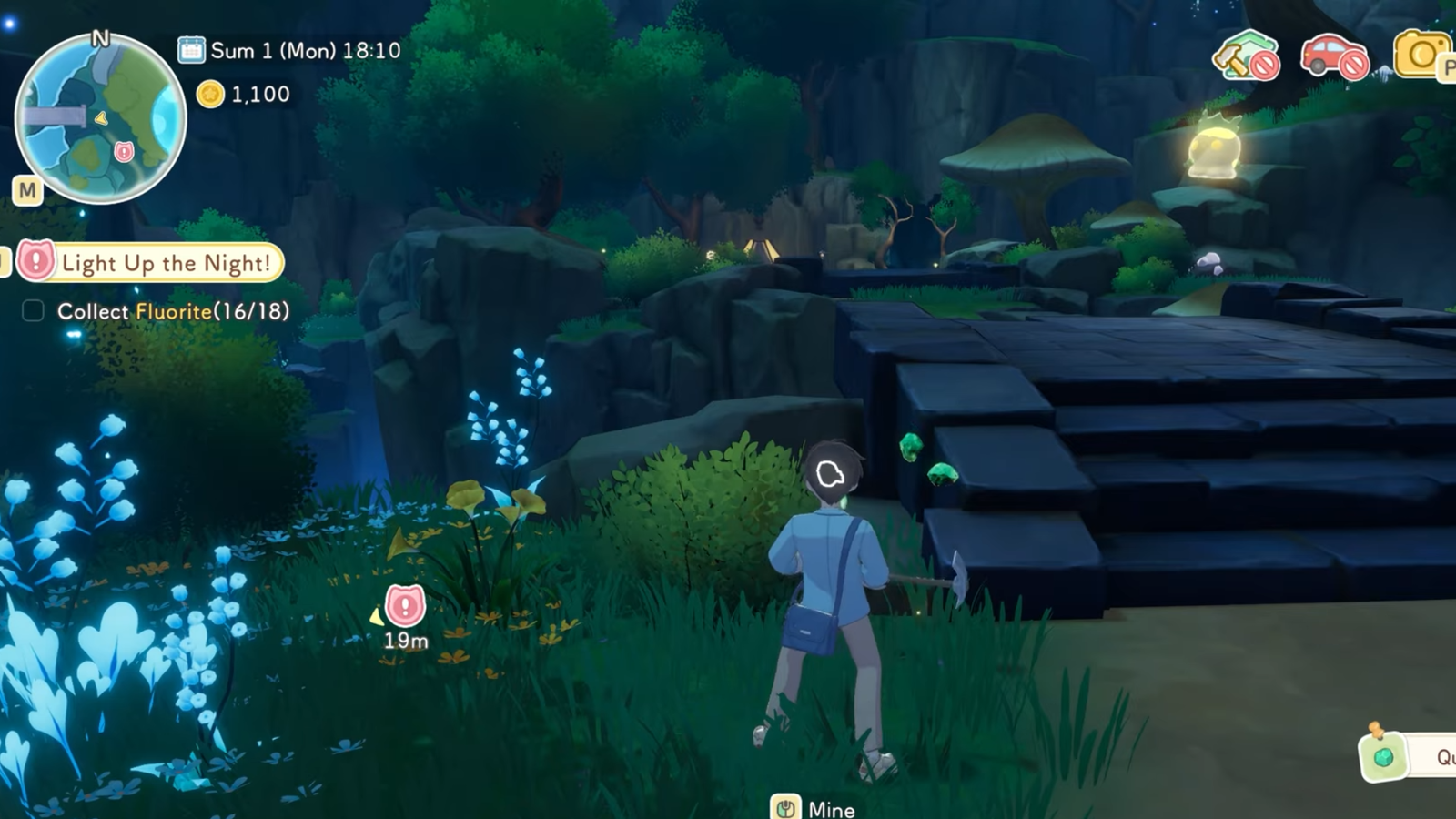Click the gold coin currency icon

pos(210,94)
